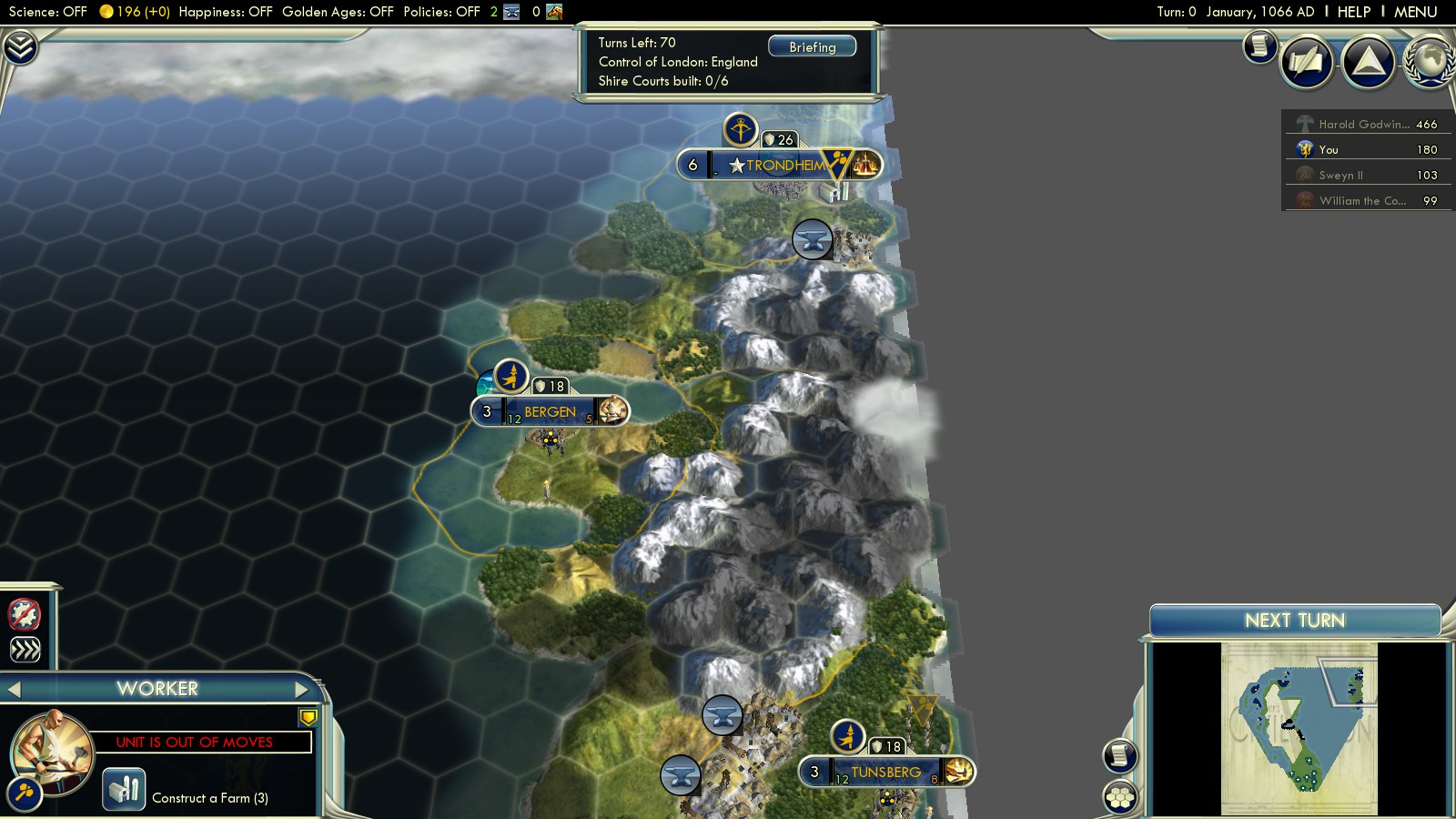This screenshot has height=819, width=1456.
Task: Click the NEXT TURN button
Action: click(x=1294, y=621)
